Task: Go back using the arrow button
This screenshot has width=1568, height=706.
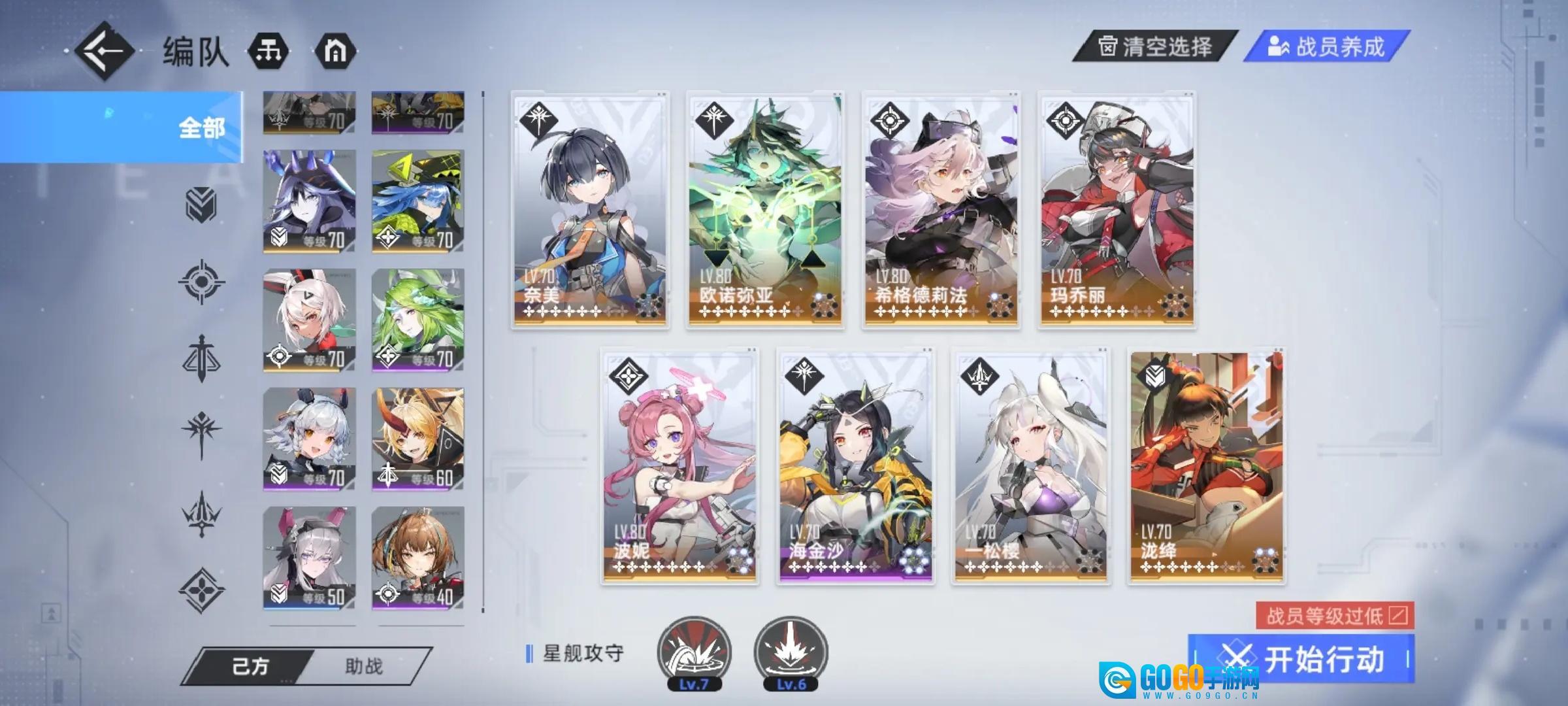Action: pyautogui.click(x=105, y=51)
